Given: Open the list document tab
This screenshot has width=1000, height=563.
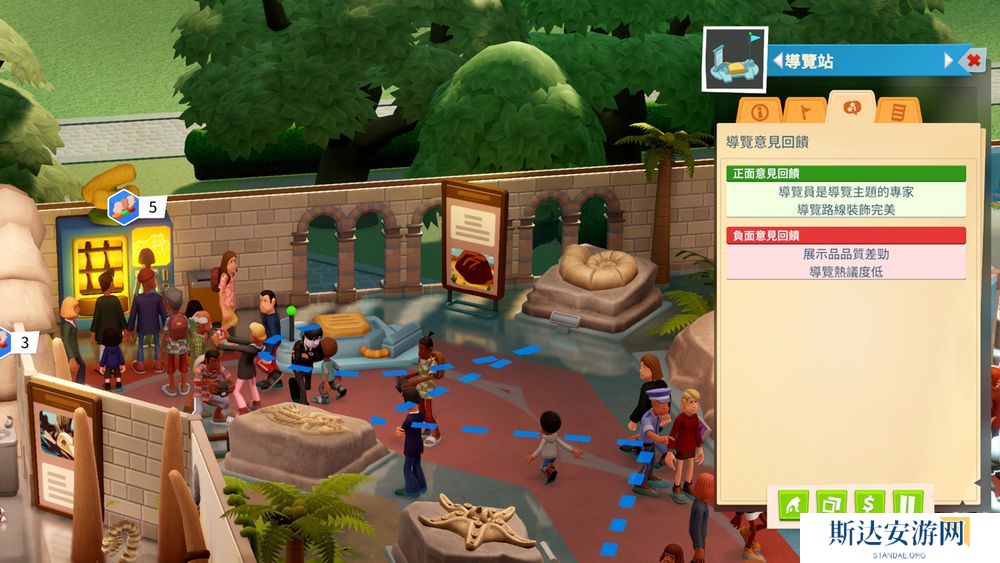Looking at the screenshot, I should tap(898, 110).
